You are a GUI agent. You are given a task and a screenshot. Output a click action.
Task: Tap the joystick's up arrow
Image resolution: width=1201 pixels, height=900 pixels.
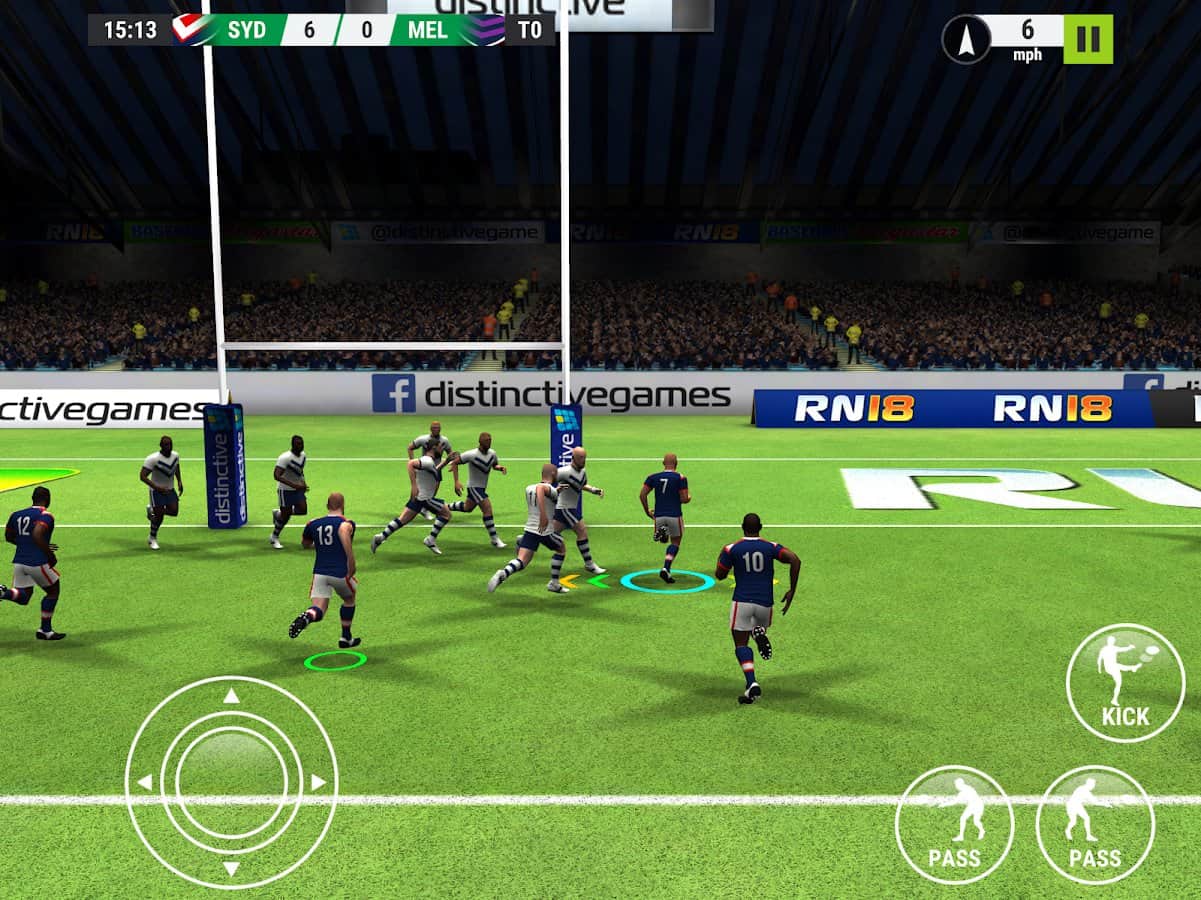pyautogui.click(x=231, y=695)
